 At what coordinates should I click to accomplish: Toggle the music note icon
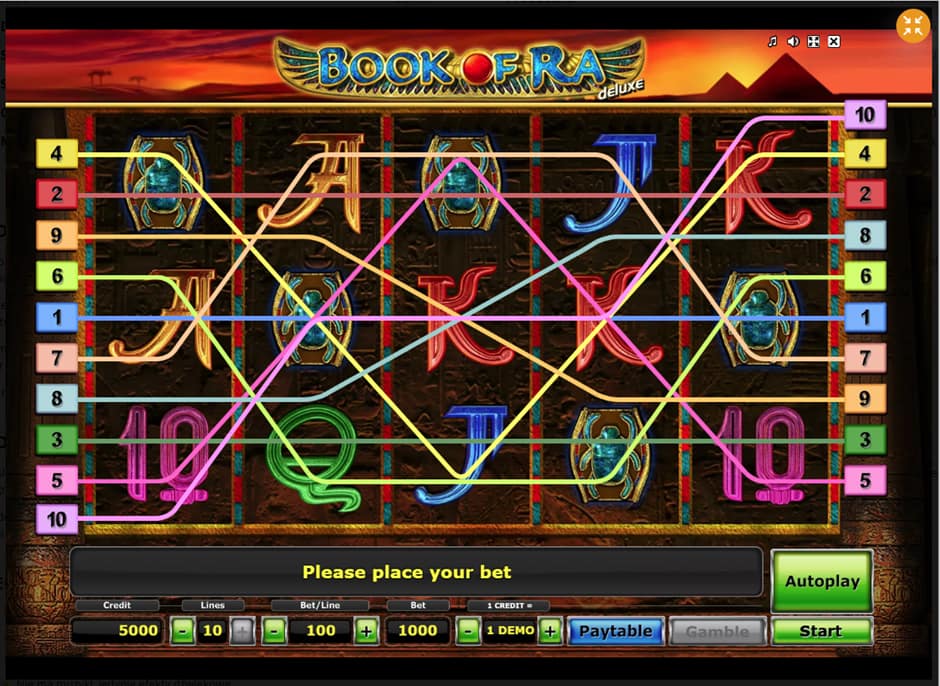click(772, 42)
